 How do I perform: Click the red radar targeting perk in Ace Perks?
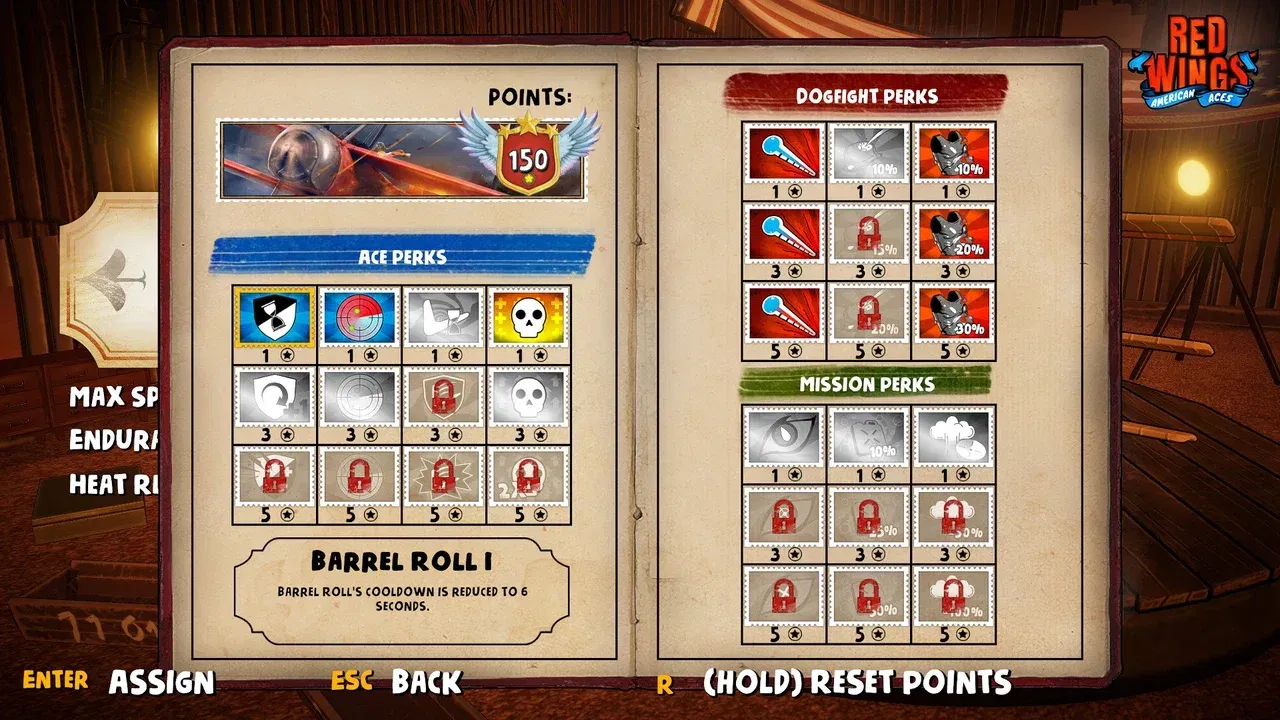click(359, 318)
